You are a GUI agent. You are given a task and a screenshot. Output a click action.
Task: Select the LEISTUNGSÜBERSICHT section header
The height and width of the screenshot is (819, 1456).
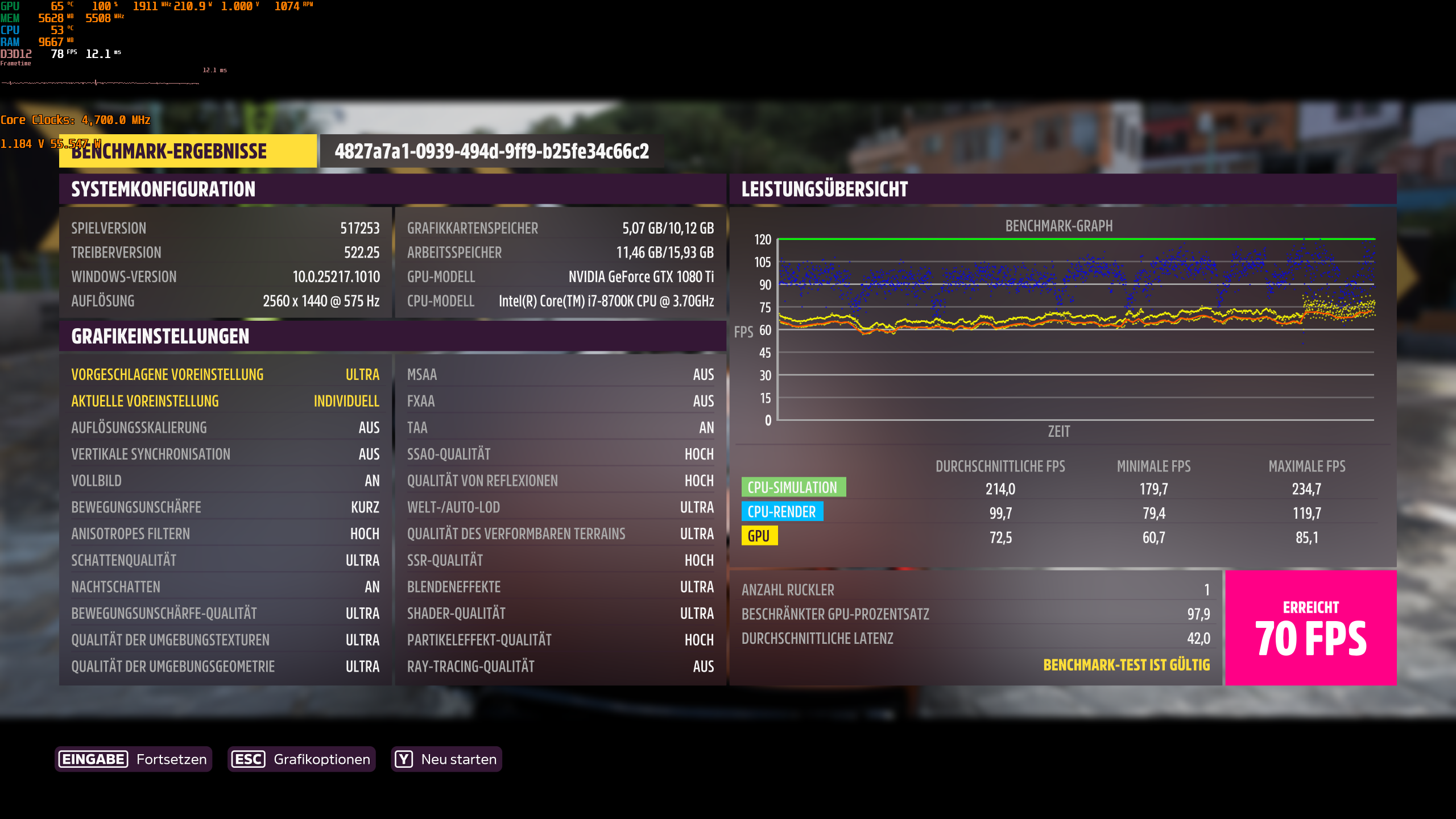pos(824,189)
